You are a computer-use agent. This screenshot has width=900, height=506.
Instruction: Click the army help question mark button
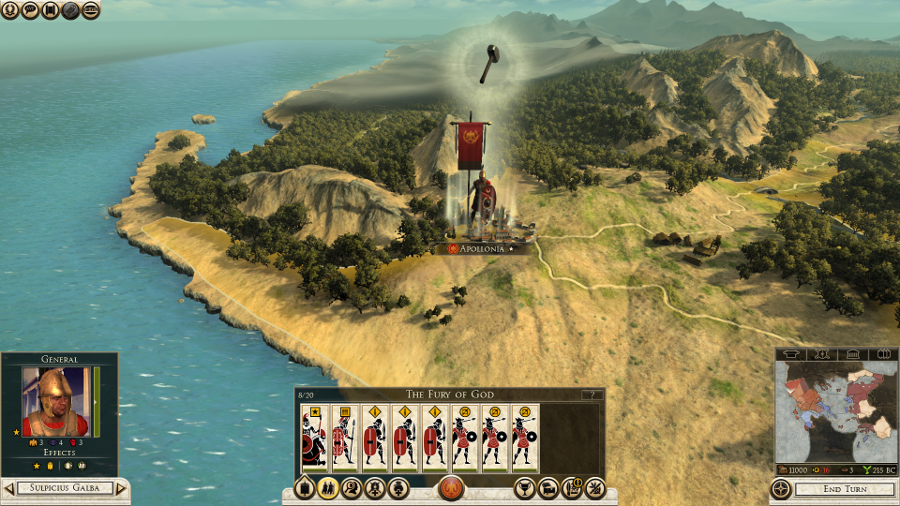click(x=592, y=395)
